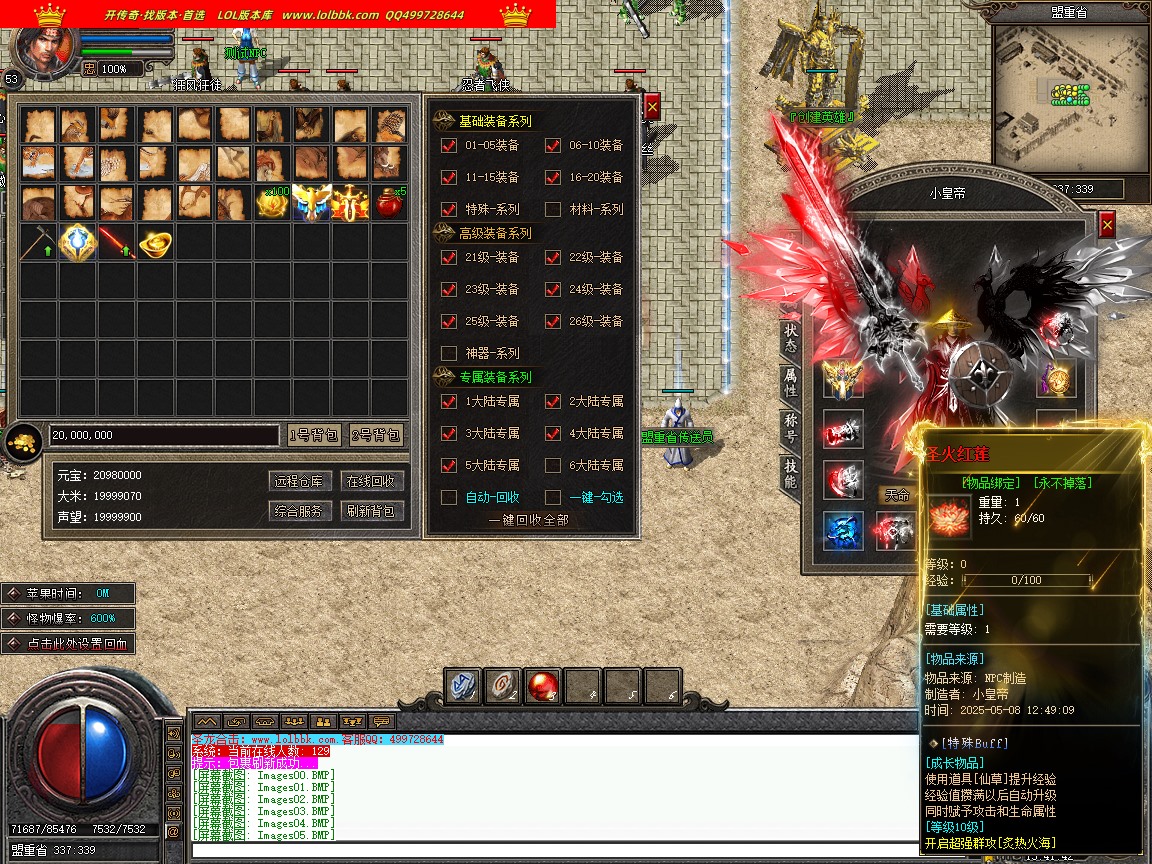Enable 自动-回收 auto recycle
This screenshot has width=1152, height=864.
[x=449, y=497]
